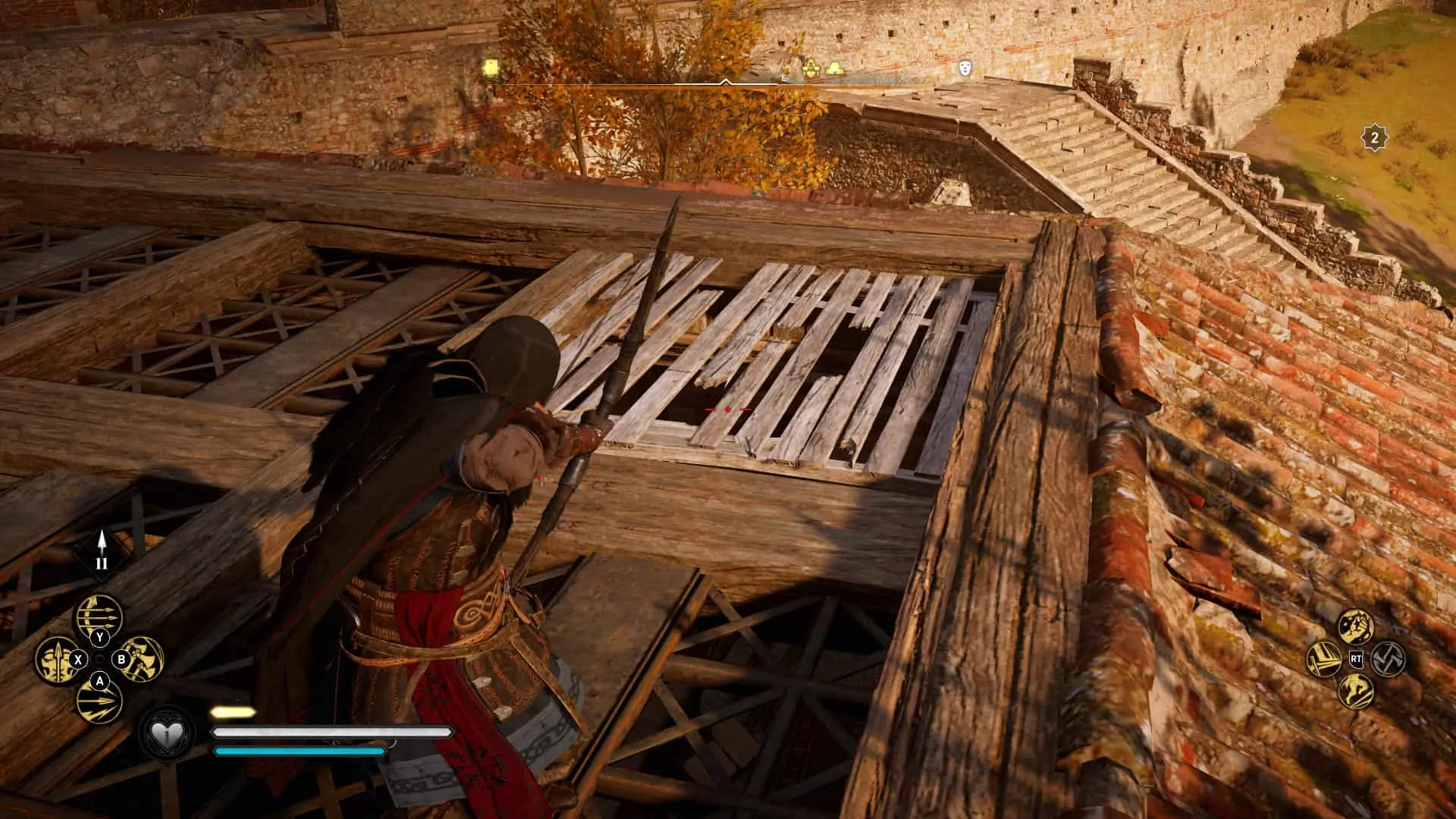The width and height of the screenshot is (1456, 819).
Task: Click the heart-shaped ration indicator
Action: tap(168, 733)
